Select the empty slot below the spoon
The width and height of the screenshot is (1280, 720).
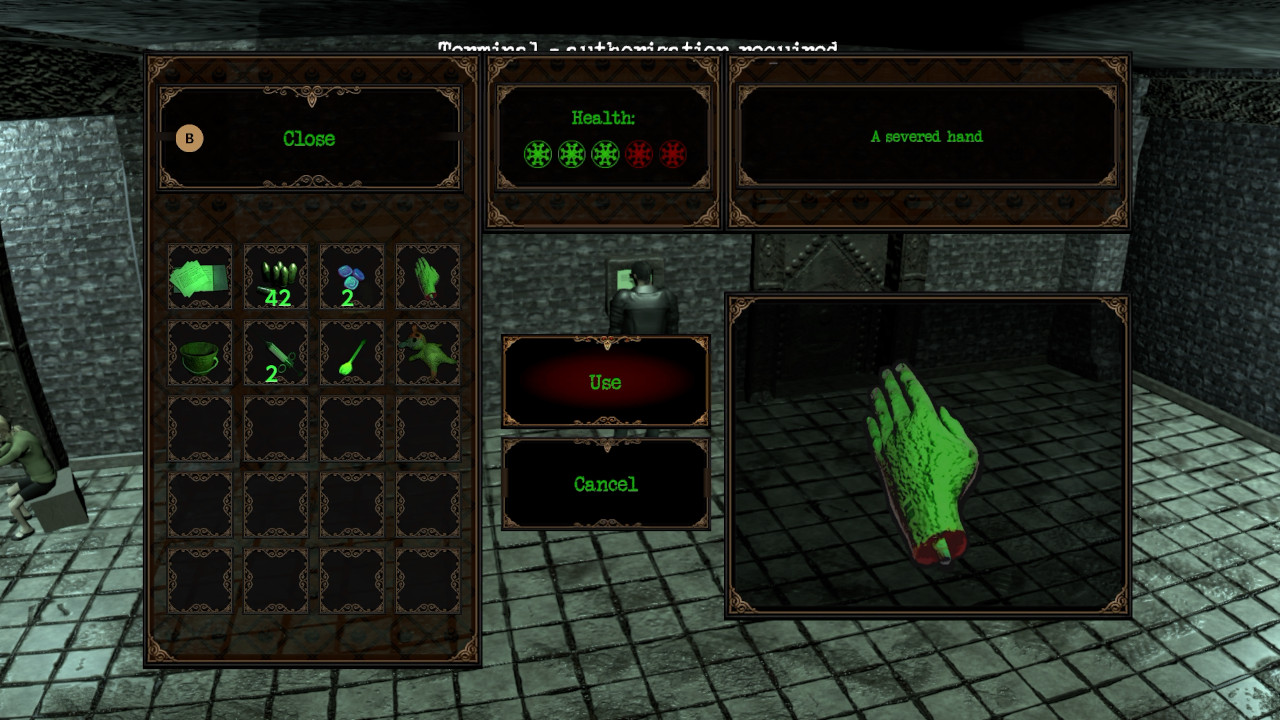350,428
